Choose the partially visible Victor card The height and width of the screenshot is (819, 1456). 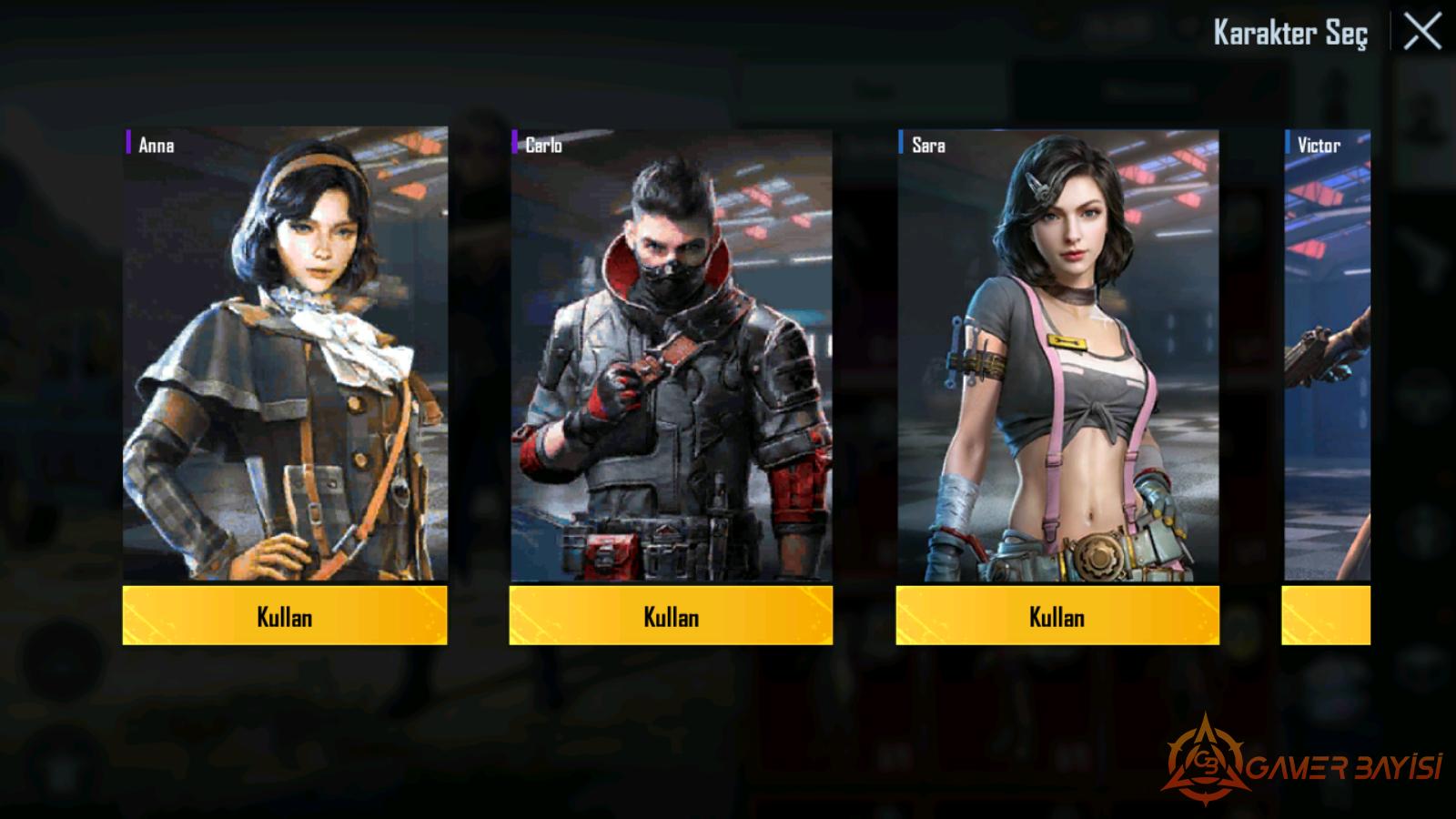(1327, 355)
